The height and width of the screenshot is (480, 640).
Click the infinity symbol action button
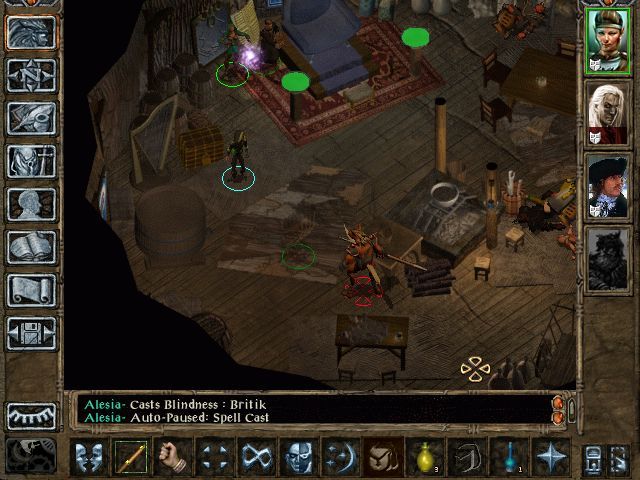pyautogui.click(x=258, y=457)
